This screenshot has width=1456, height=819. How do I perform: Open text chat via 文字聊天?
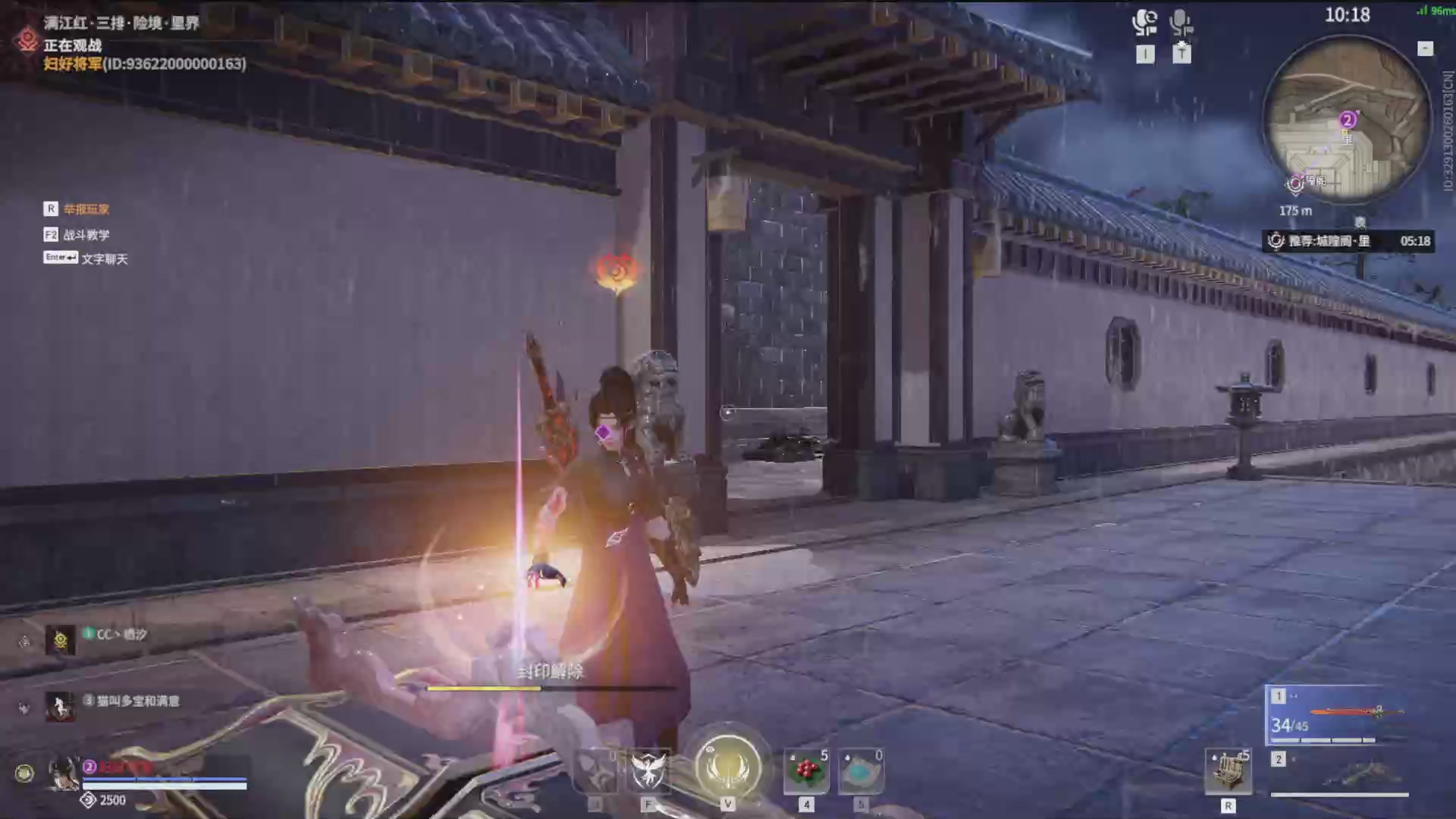click(x=104, y=258)
